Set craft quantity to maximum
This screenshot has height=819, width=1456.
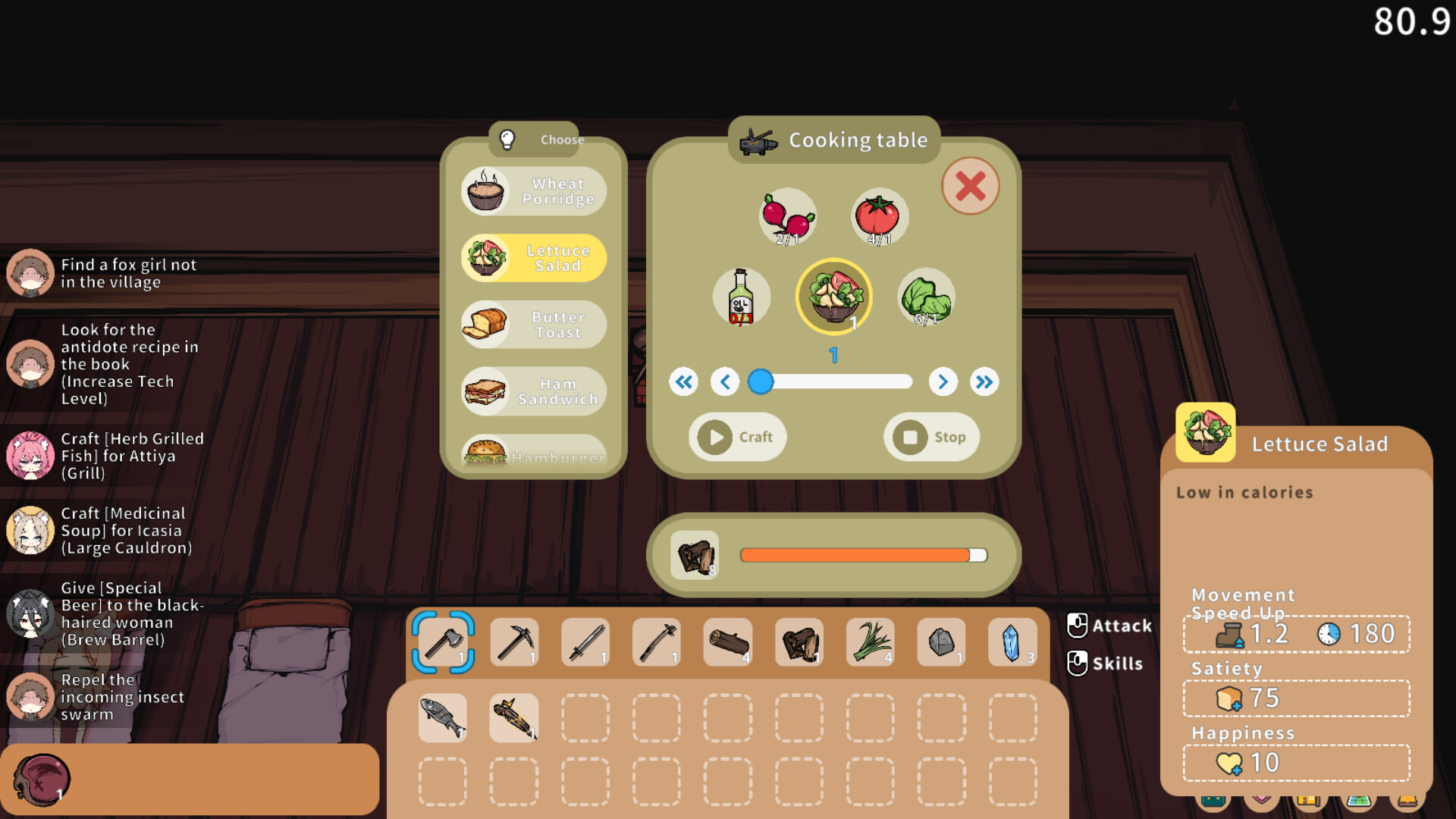[x=984, y=381]
